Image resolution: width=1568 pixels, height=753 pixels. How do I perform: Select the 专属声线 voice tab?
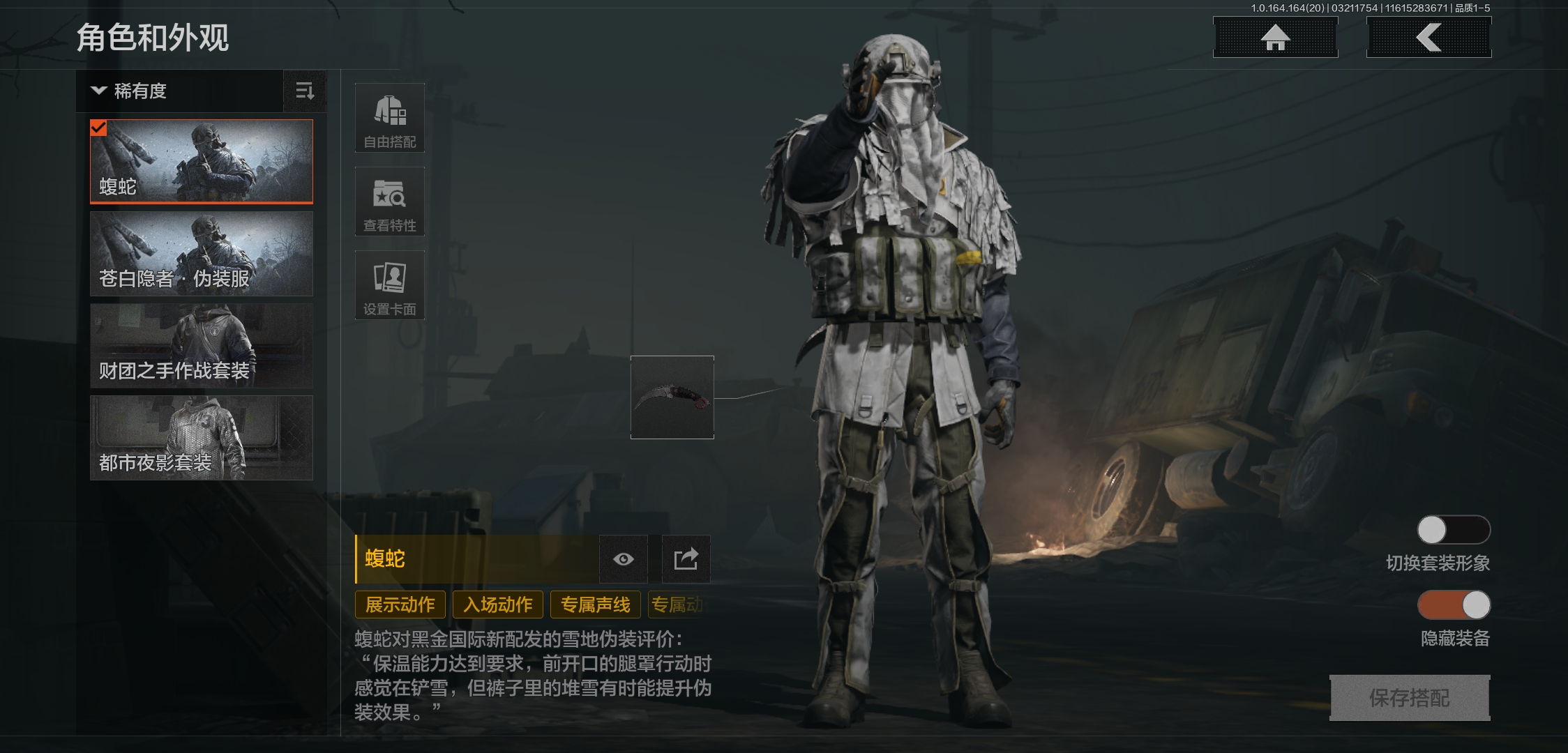point(595,604)
